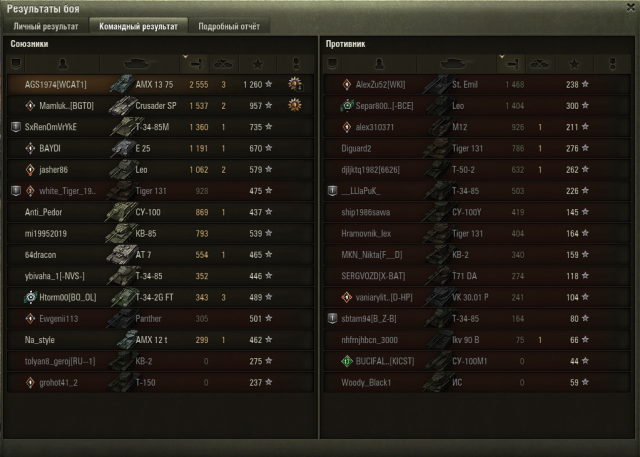640x457 pixels.
Task: Select enemy player AlexZu52[WKI] row
Action: 476,85
